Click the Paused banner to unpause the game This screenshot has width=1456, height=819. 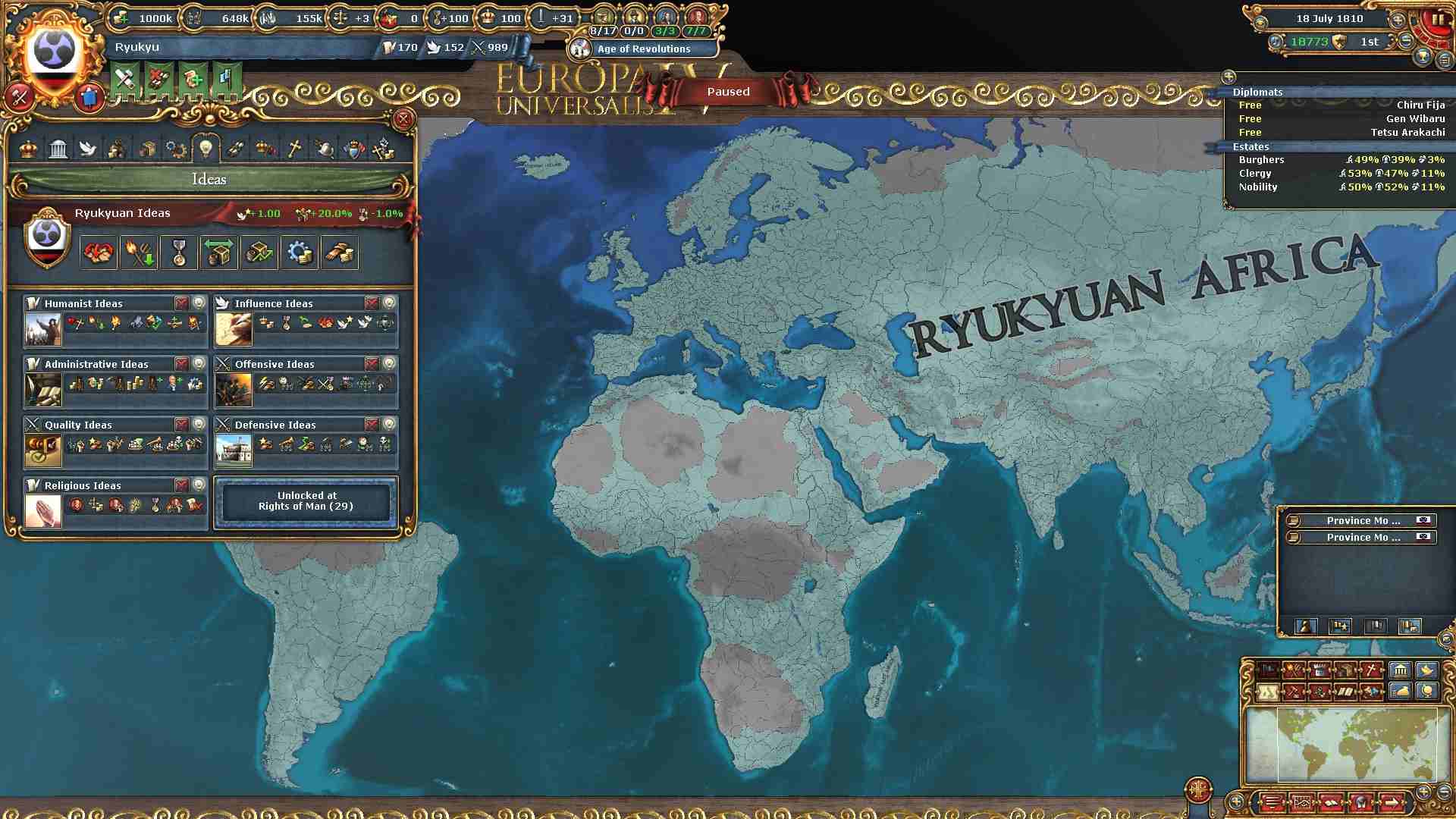tap(727, 92)
